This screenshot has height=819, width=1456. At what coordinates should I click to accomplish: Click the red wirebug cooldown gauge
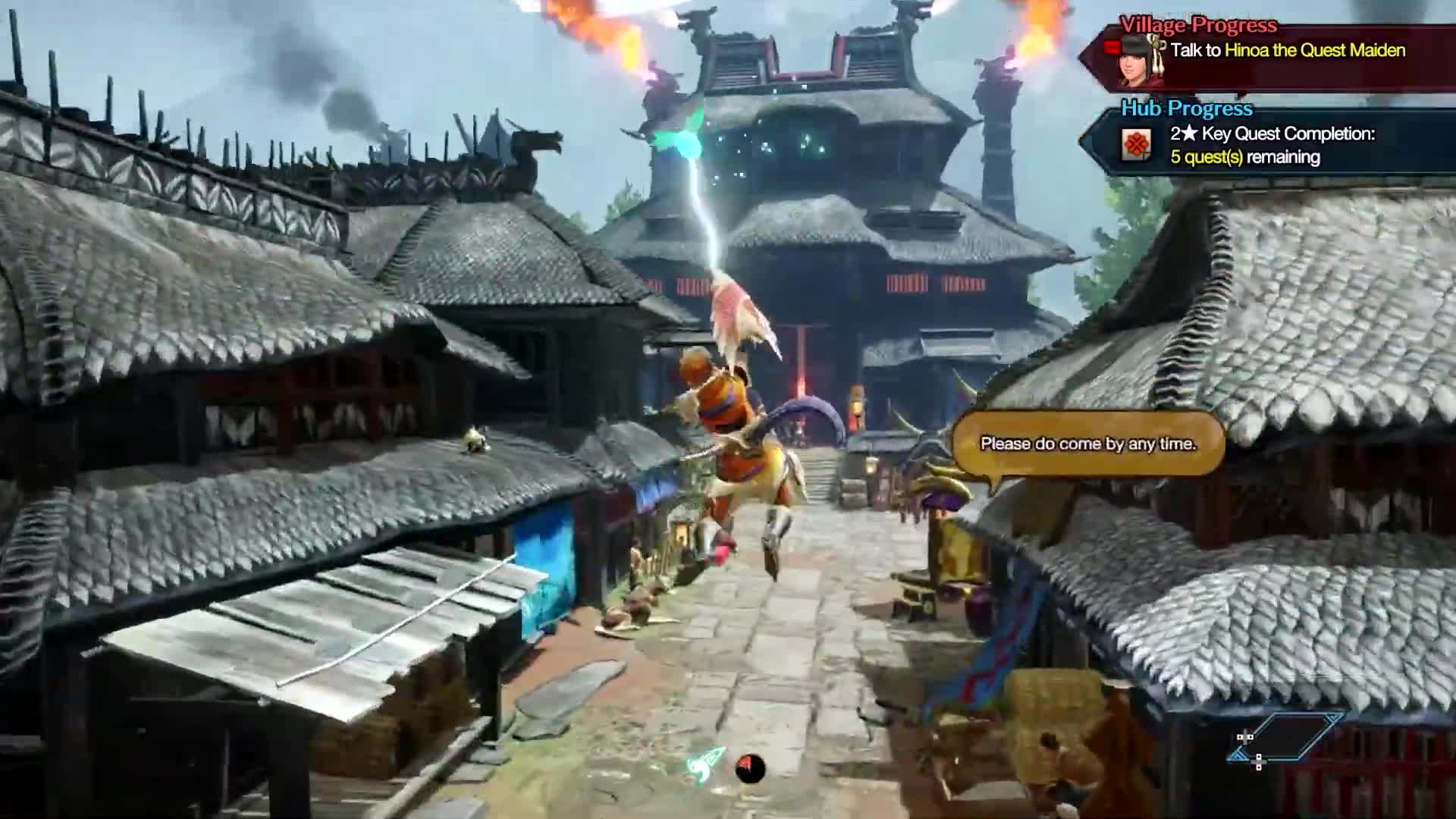[751, 768]
